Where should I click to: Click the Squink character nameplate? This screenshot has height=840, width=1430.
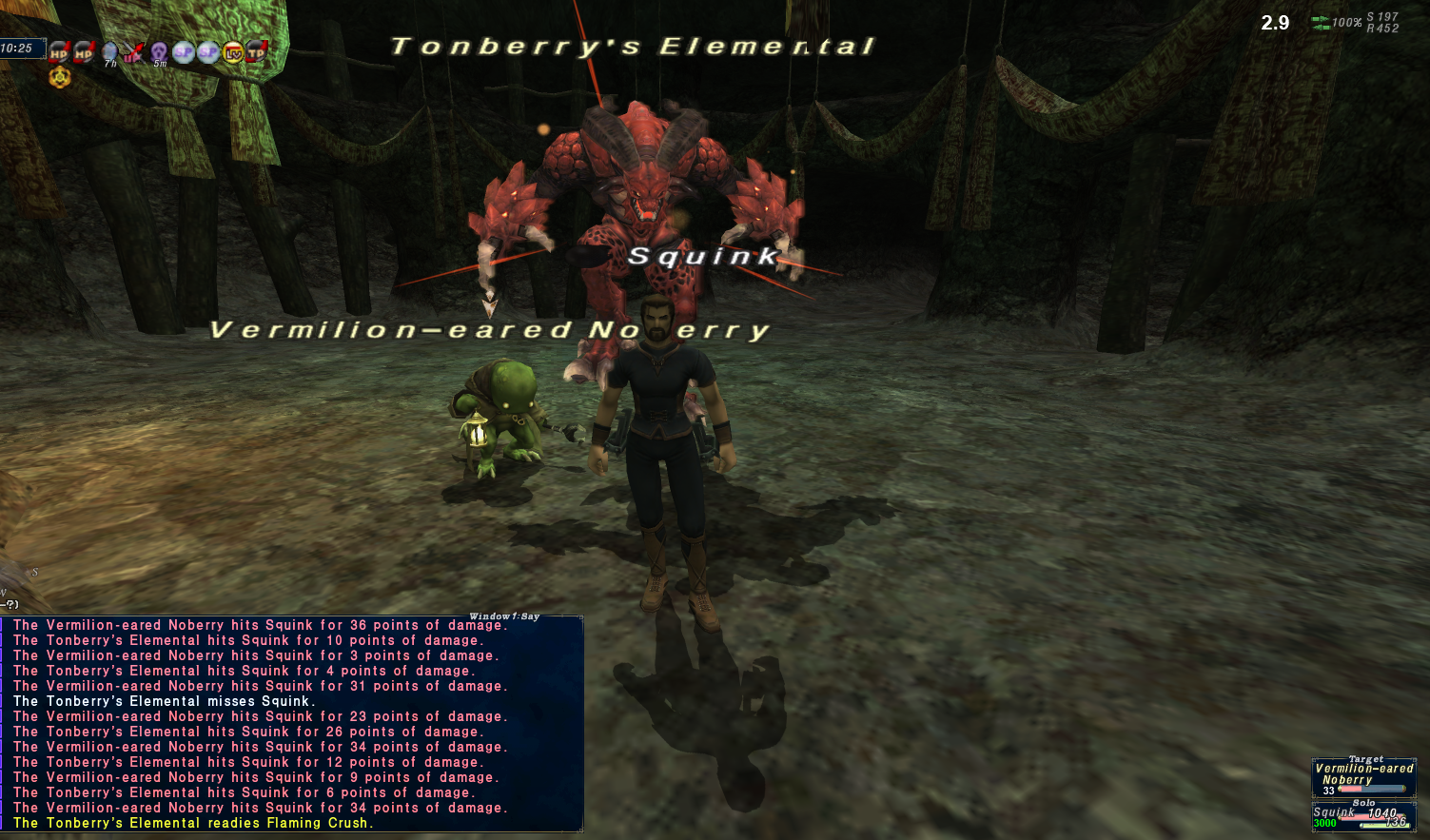click(x=699, y=255)
